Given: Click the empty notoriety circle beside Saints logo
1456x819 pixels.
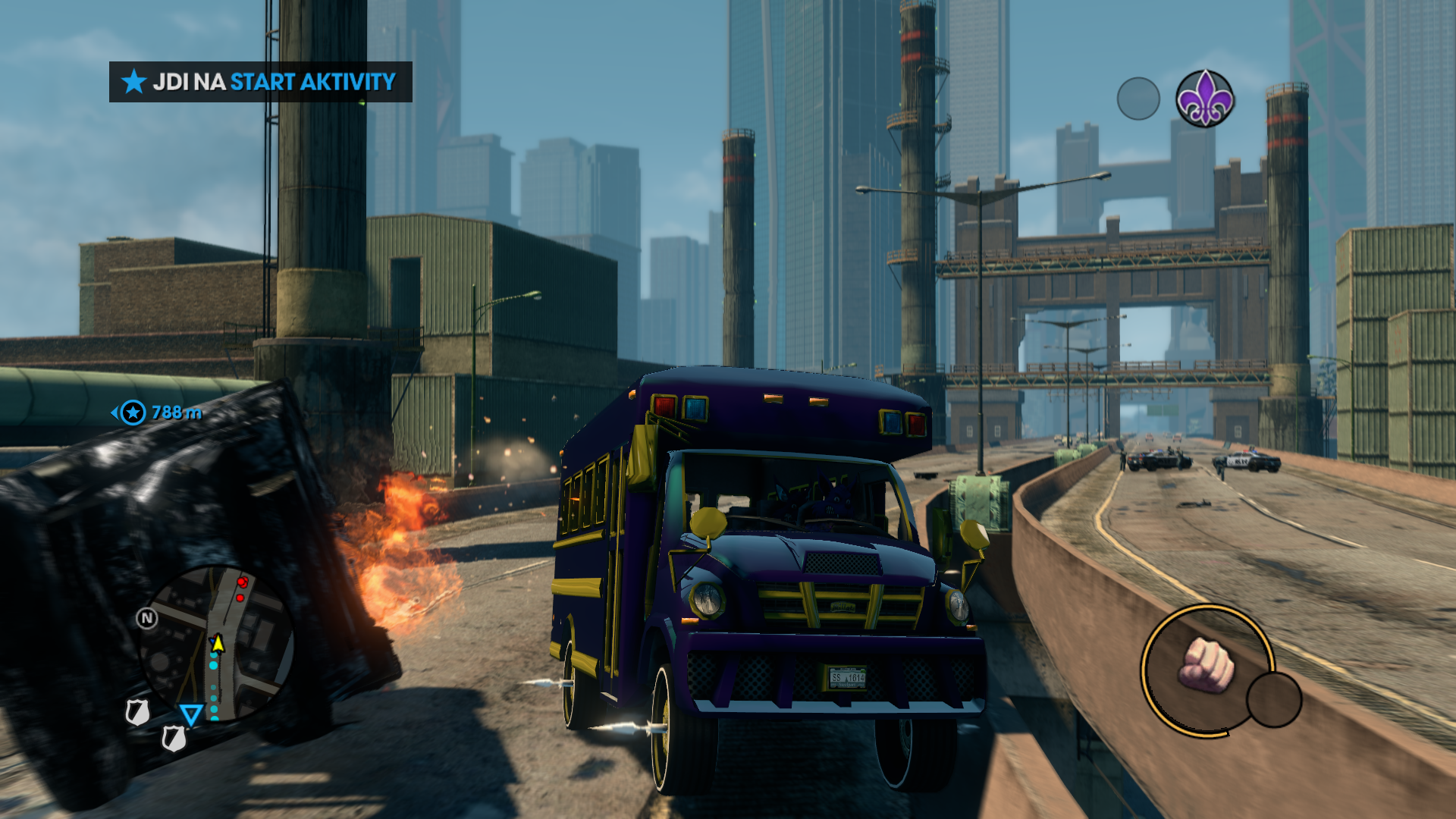Looking at the screenshot, I should [x=1138, y=99].
